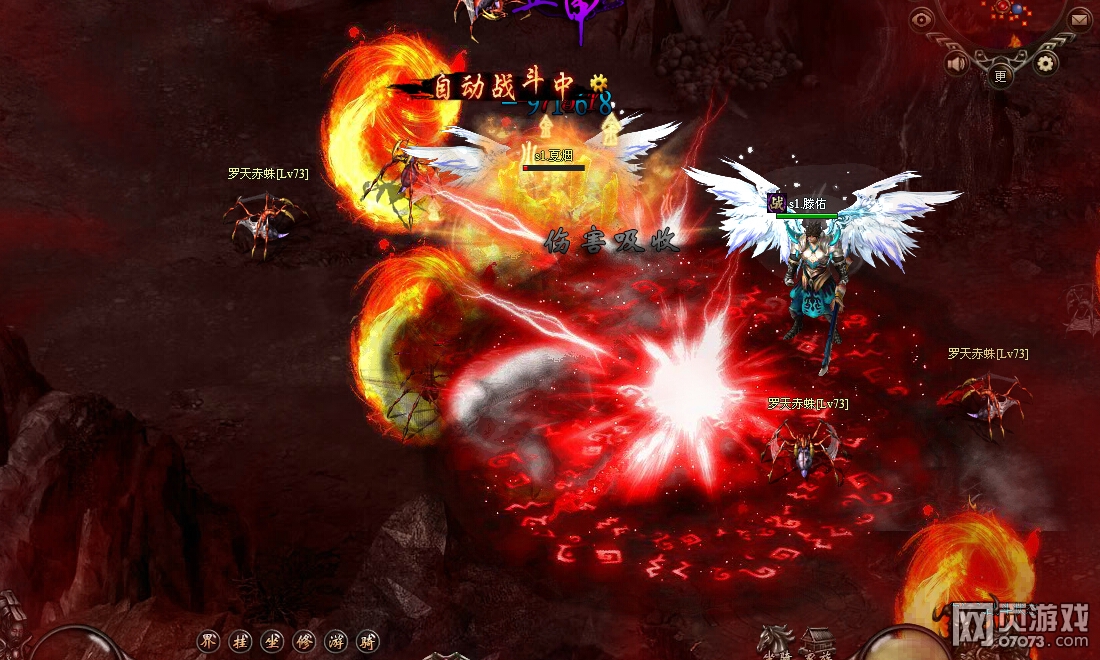Click the 游 round button

click(336, 641)
